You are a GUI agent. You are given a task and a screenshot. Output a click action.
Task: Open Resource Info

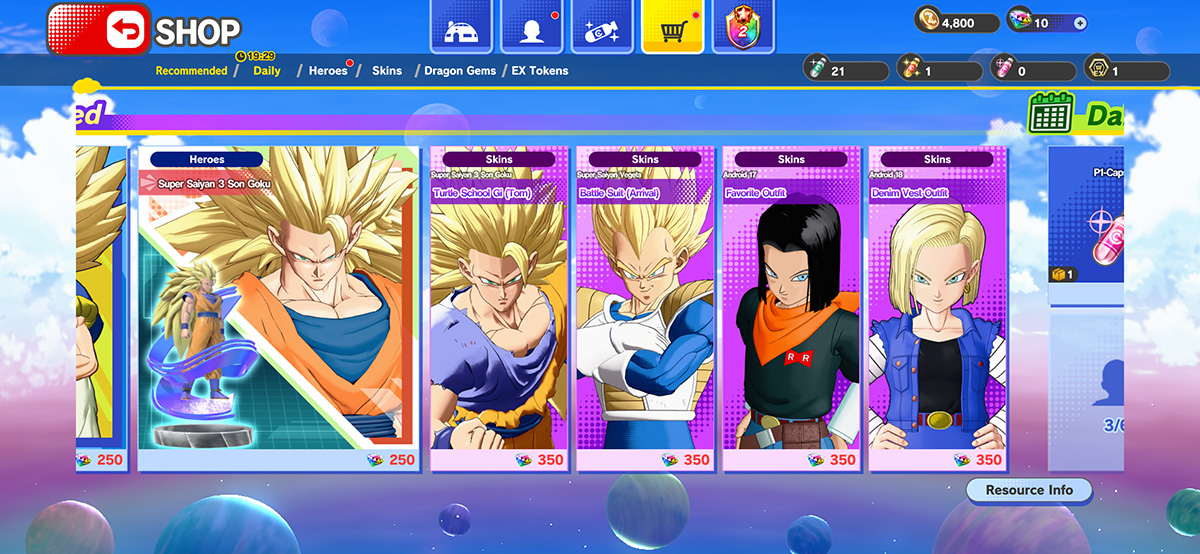click(x=1029, y=490)
